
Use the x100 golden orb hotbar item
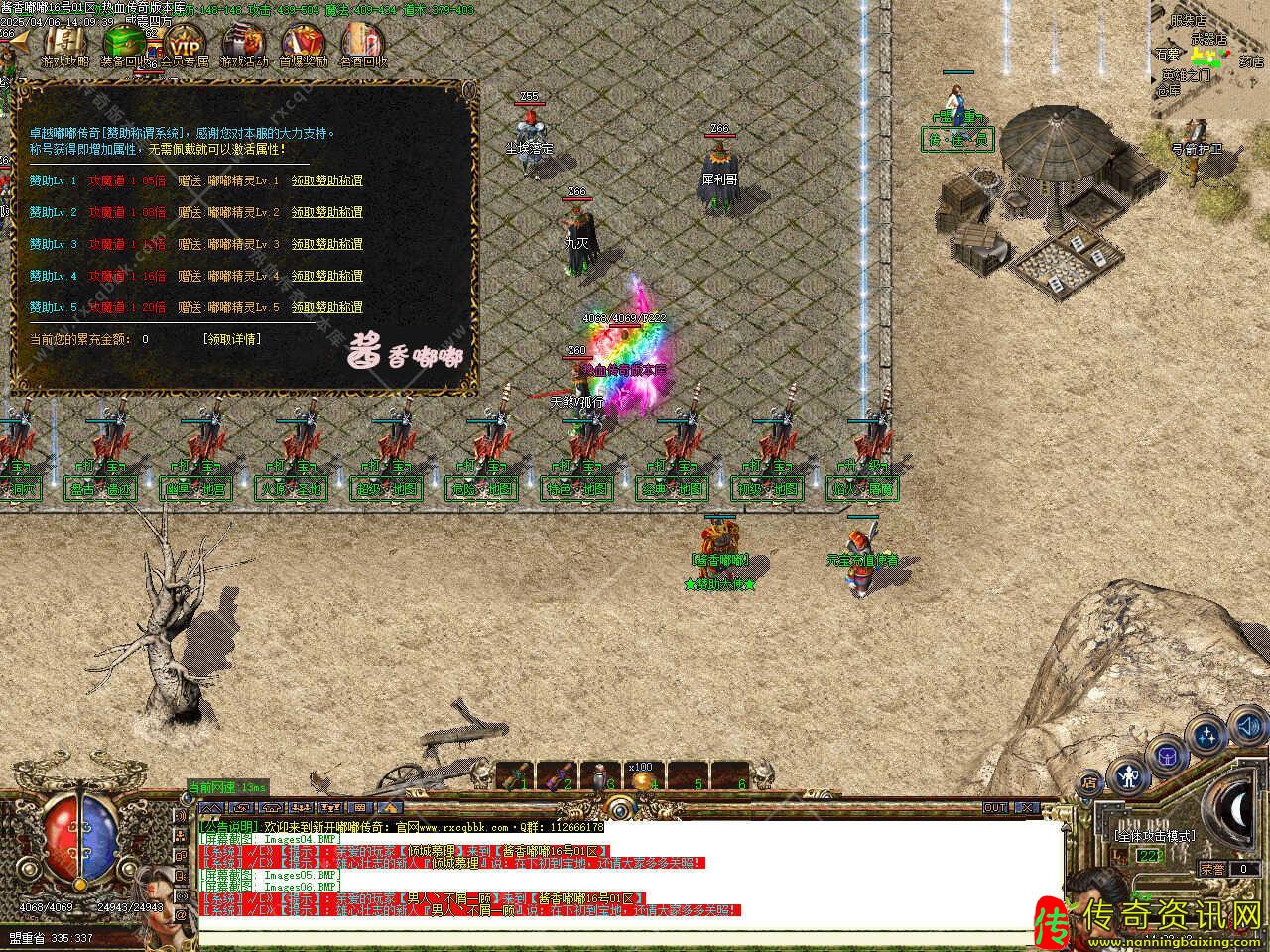tap(640, 779)
